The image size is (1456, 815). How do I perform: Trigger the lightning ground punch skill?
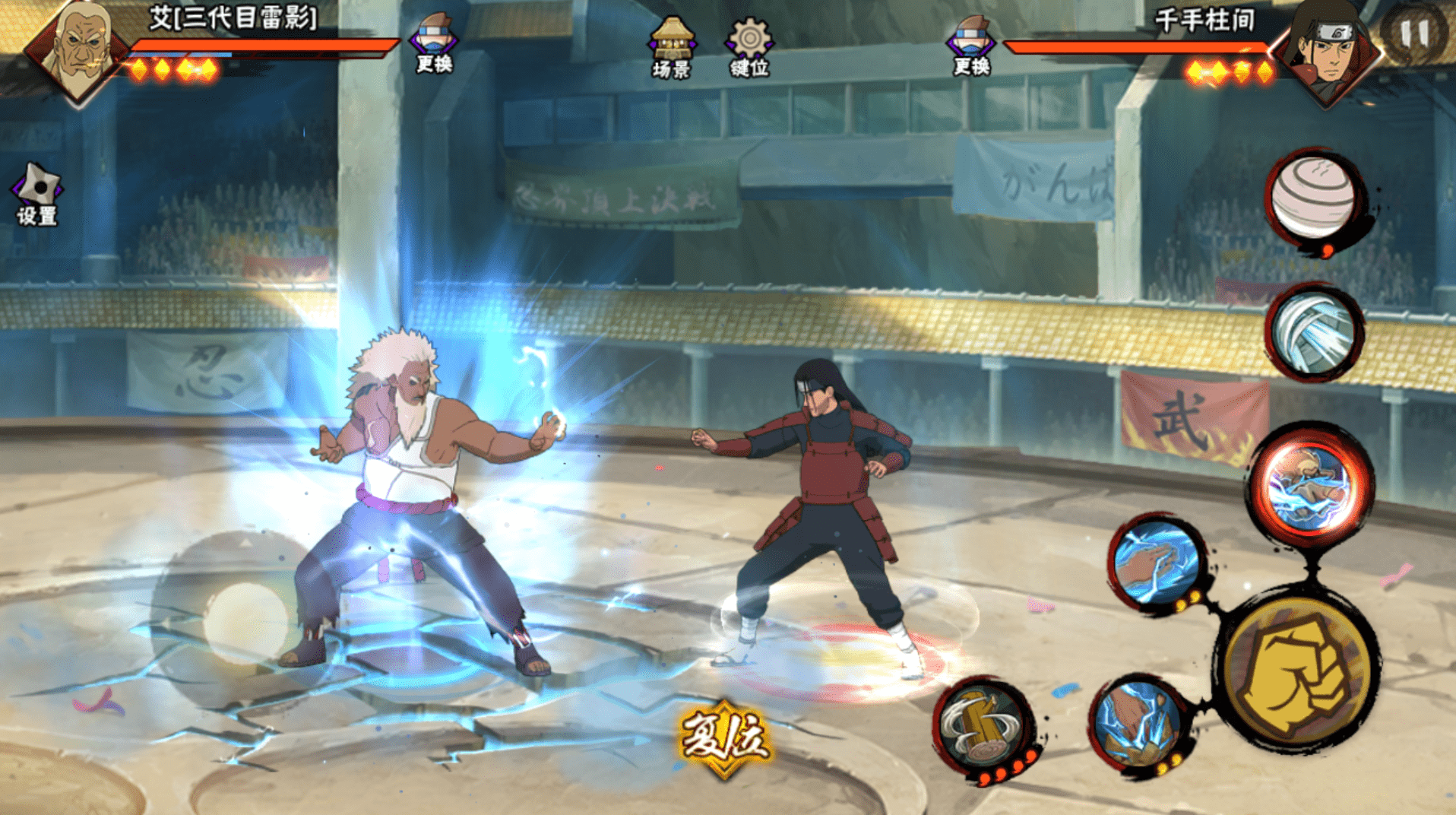tap(1139, 724)
